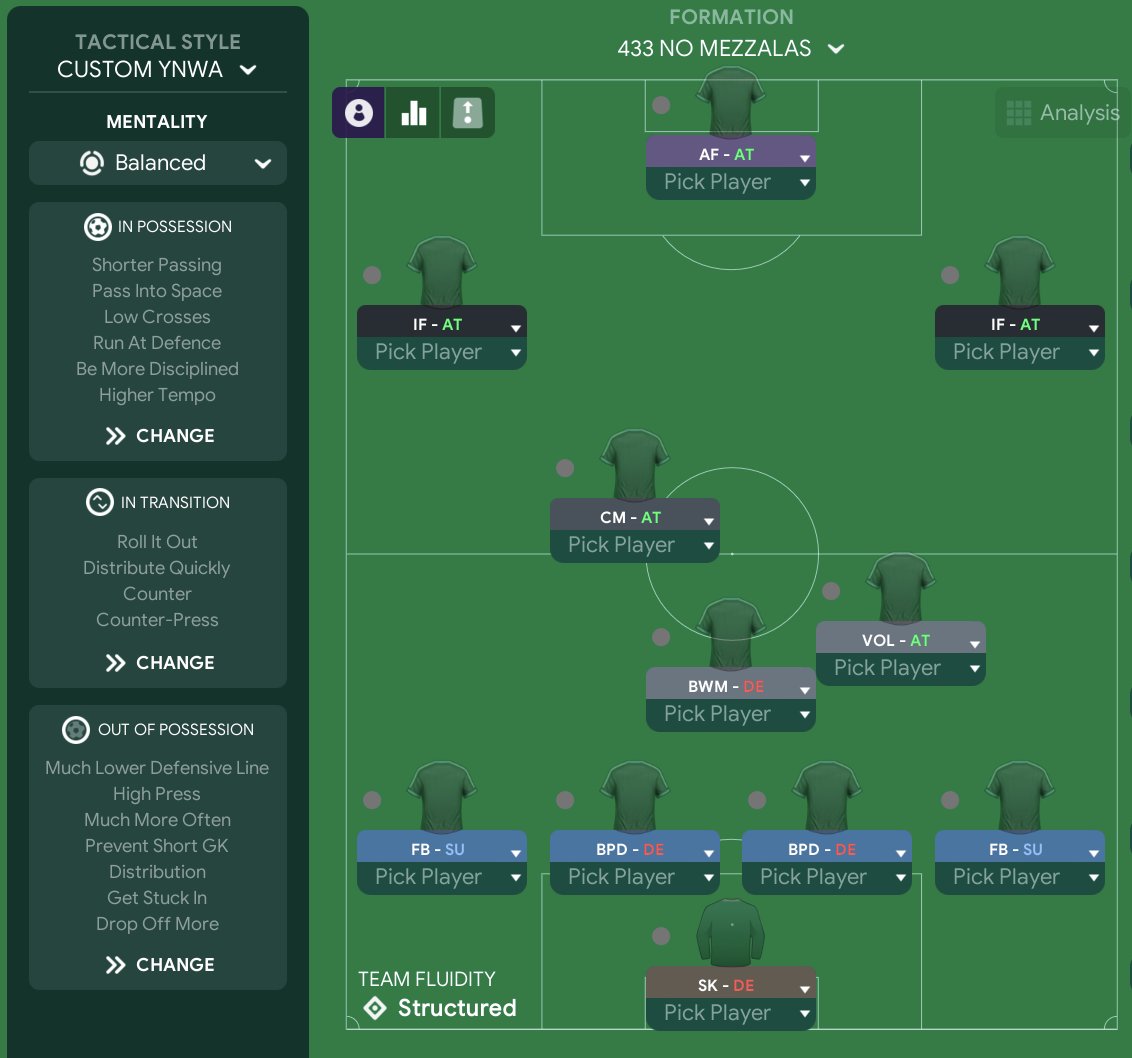Change the Balanced mentality dropdown
Screen dimensions: 1132x1058
[x=158, y=163]
